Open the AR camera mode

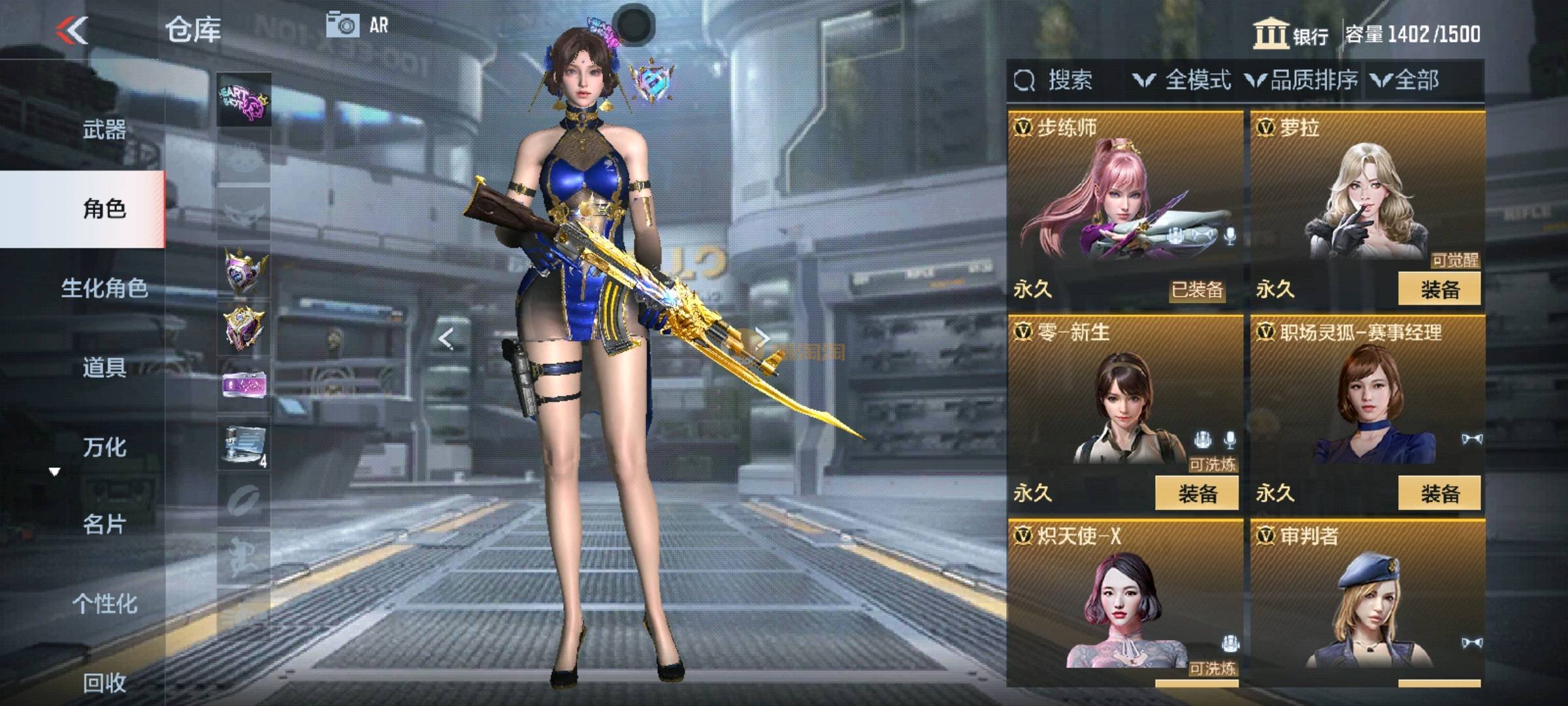coord(357,25)
